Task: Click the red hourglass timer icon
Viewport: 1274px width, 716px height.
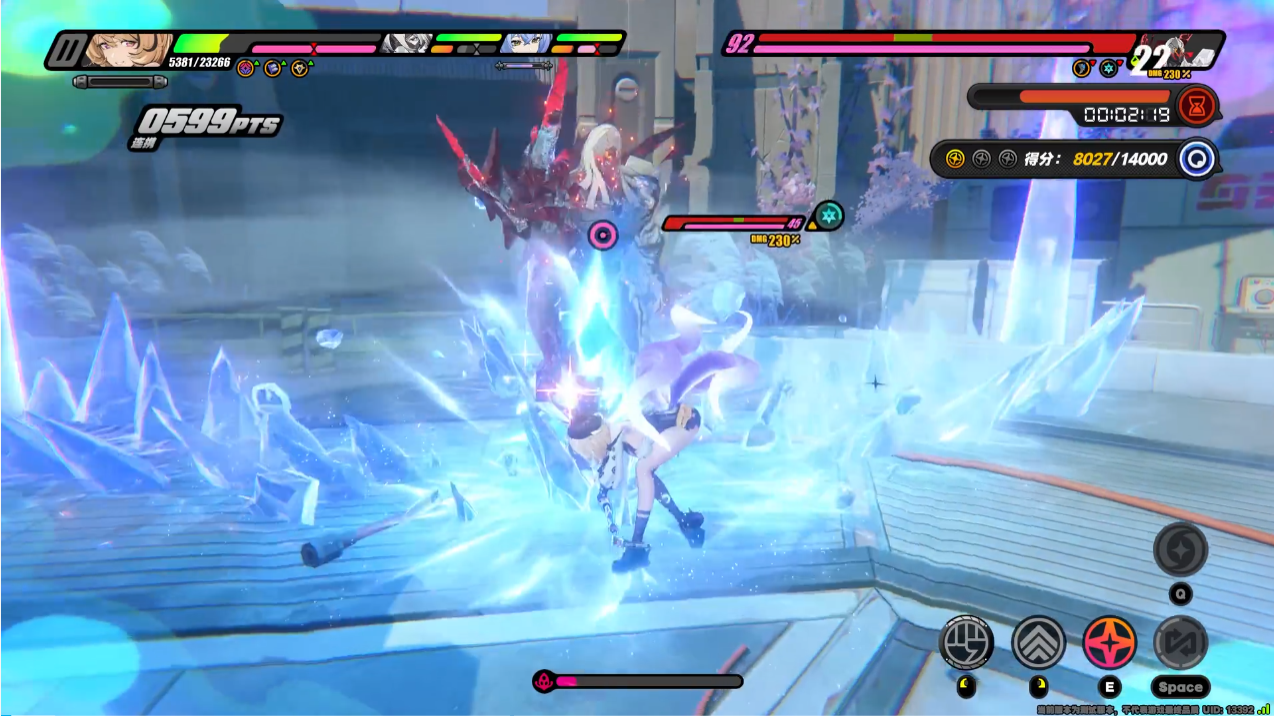Action: [x=1197, y=105]
